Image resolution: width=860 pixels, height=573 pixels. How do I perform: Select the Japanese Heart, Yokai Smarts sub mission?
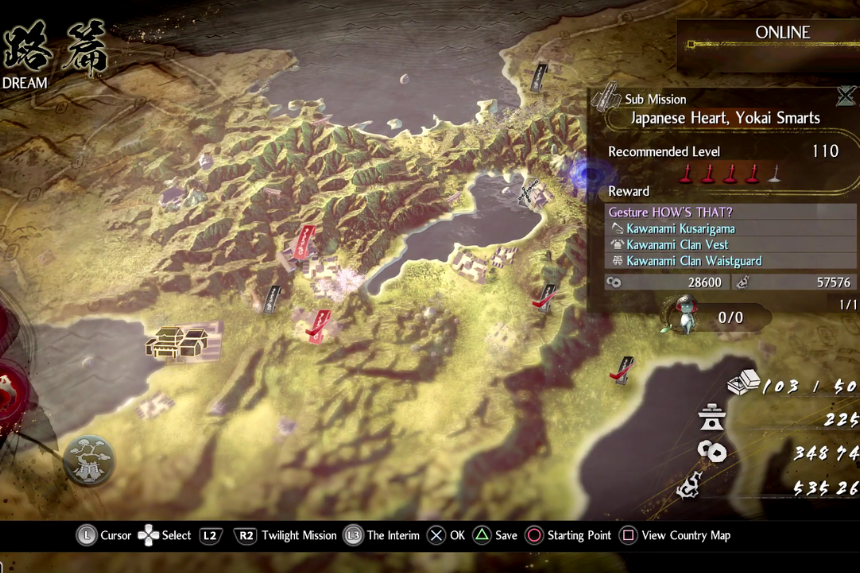[x=724, y=118]
